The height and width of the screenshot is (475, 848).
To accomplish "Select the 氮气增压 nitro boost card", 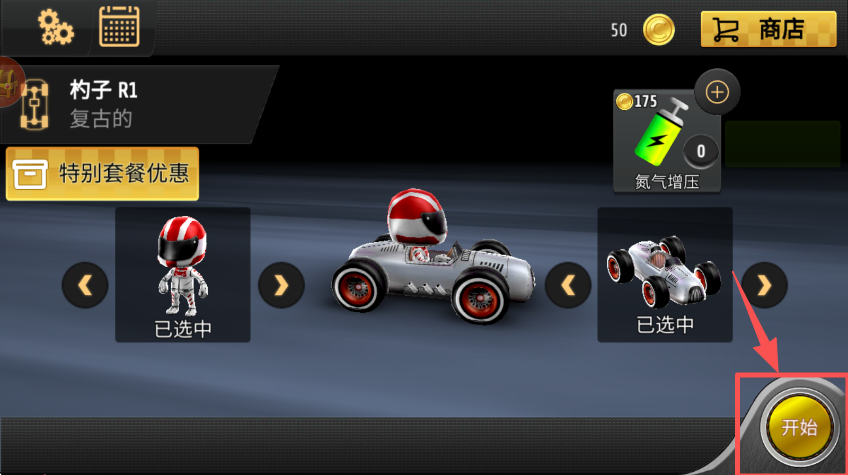I will click(667, 140).
